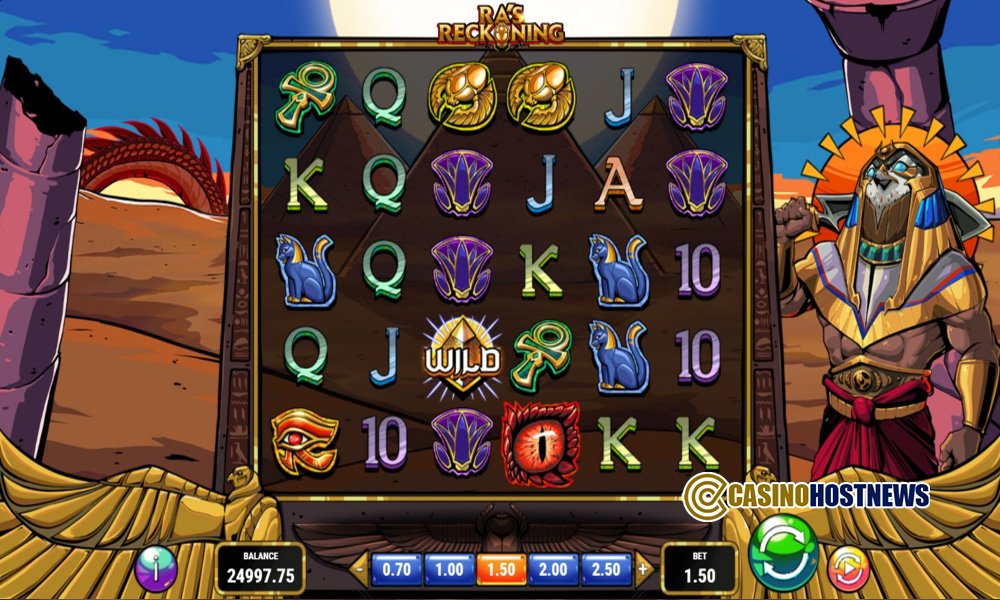Decrease bet with the minus arrow
1000x600 pixels.
[x=360, y=569]
